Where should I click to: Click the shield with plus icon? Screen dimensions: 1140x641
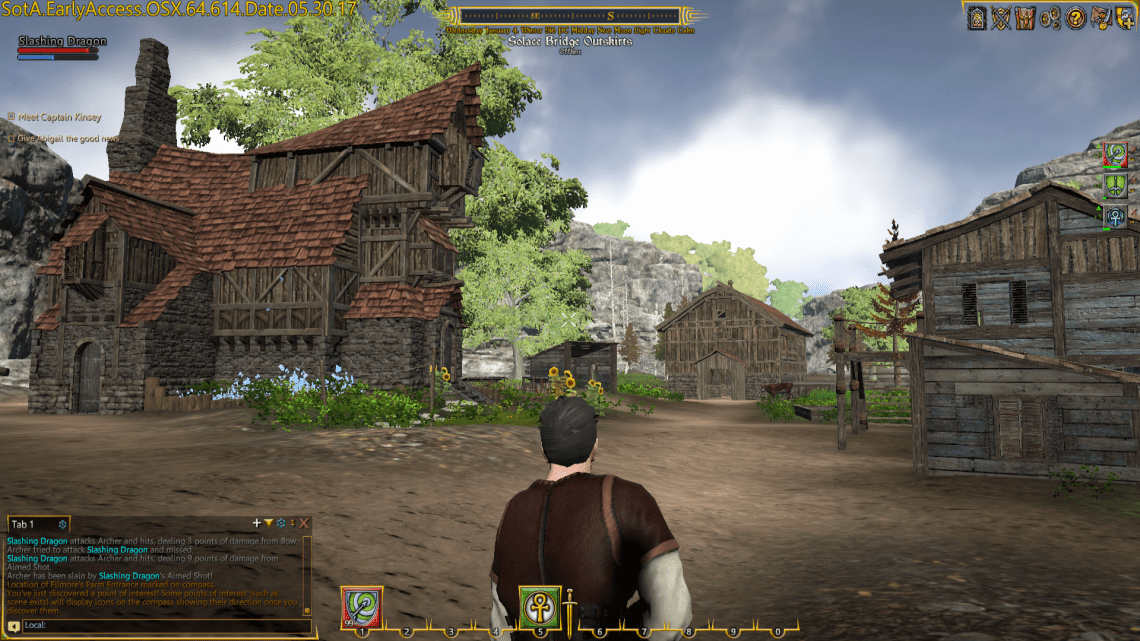1124,17
